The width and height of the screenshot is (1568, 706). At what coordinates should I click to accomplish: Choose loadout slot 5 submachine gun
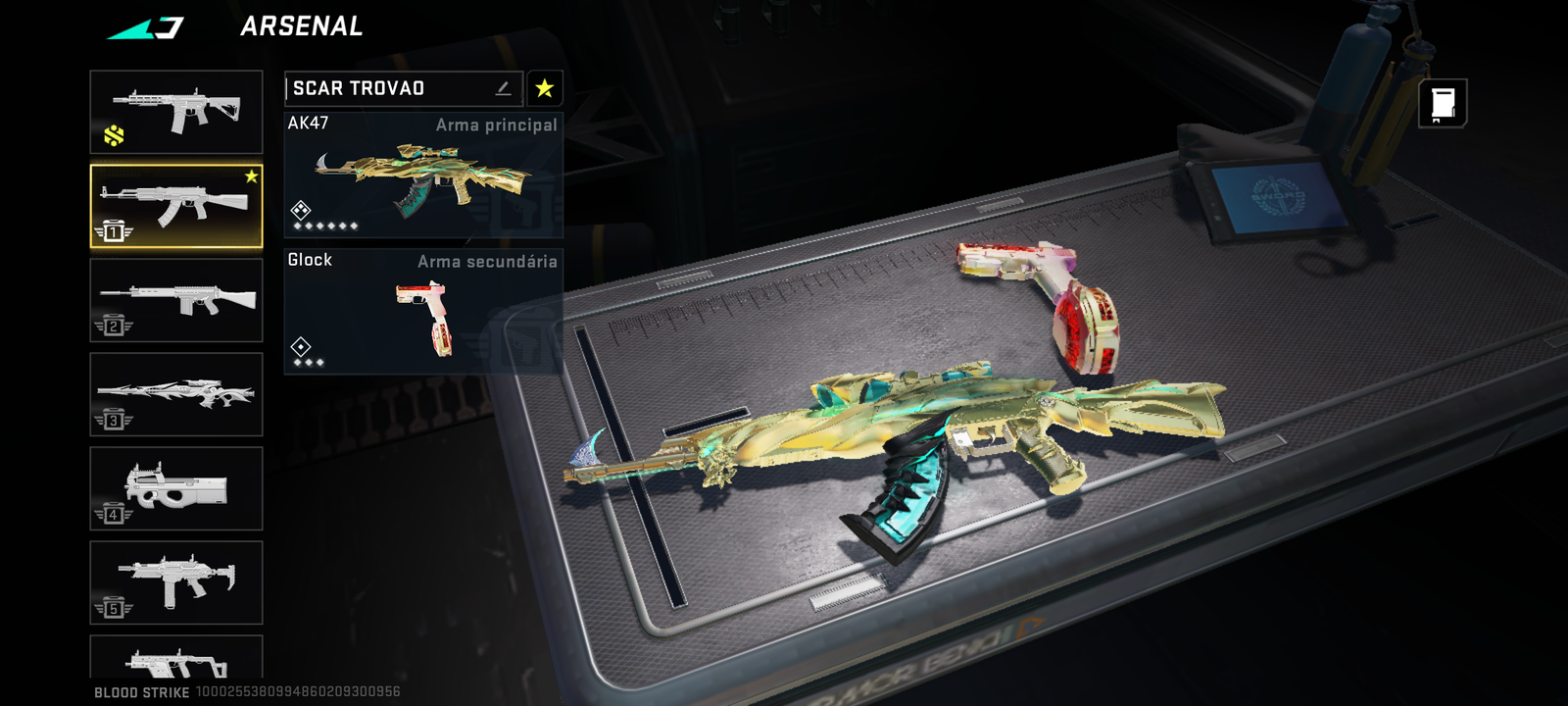(176, 582)
